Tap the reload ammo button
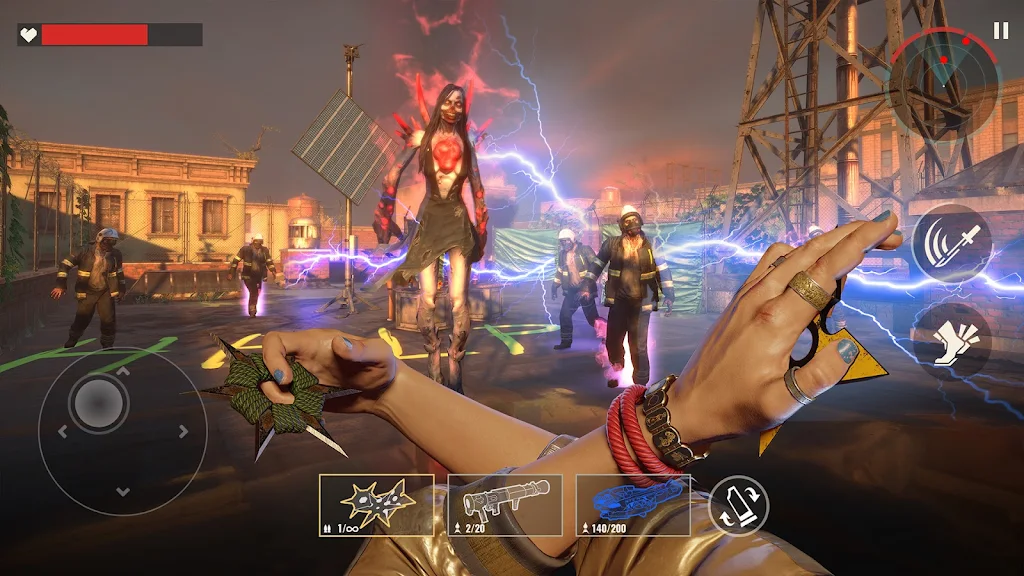The width and height of the screenshot is (1024, 576). (739, 505)
